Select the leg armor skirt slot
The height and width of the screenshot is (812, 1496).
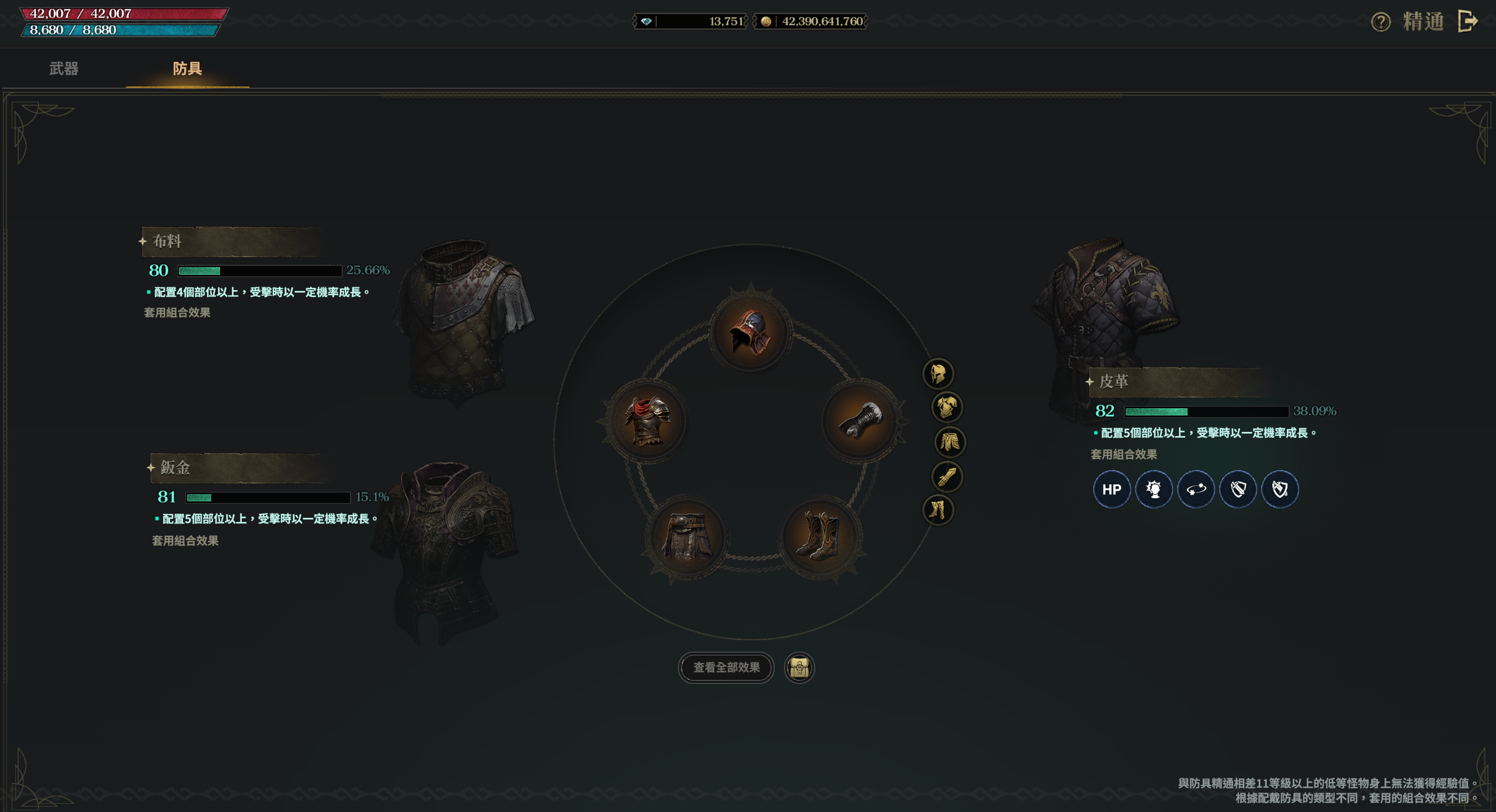tap(686, 536)
